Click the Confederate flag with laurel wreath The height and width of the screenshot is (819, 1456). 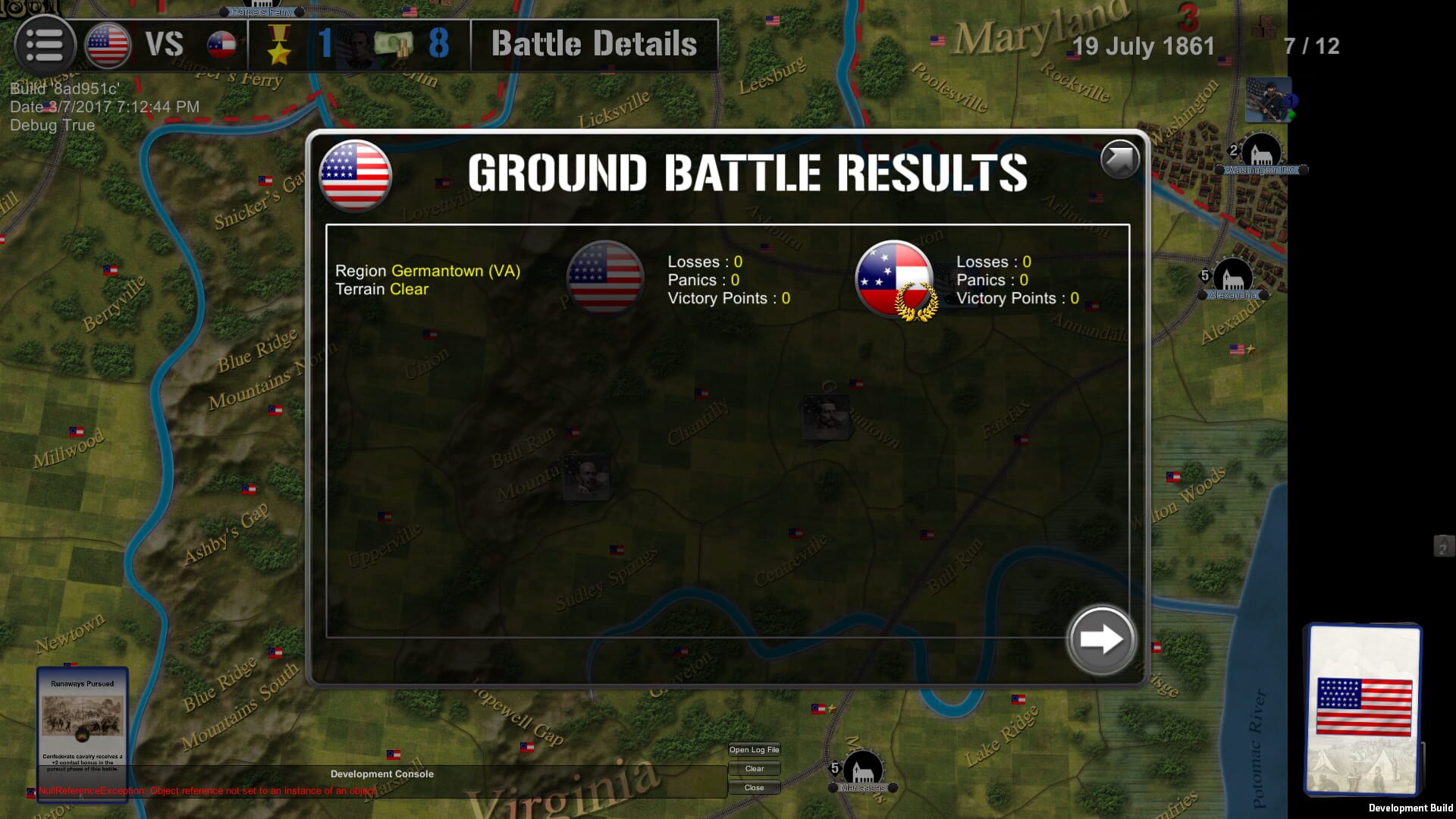[x=893, y=278]
